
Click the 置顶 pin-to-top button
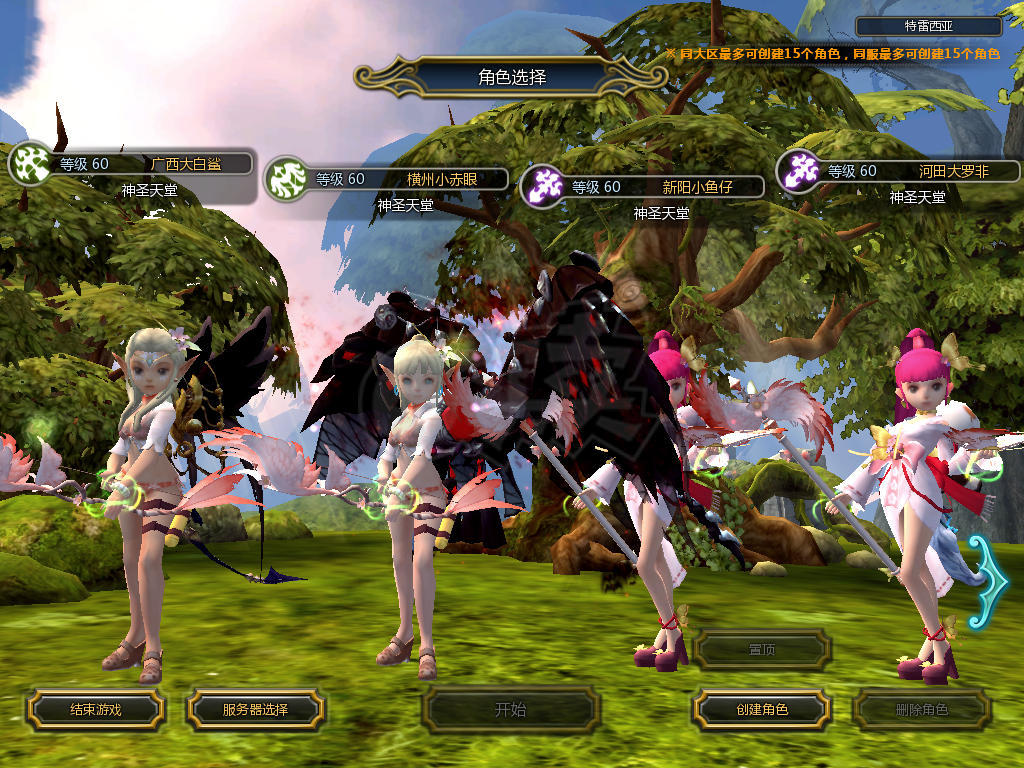click(x=762, y=649)
